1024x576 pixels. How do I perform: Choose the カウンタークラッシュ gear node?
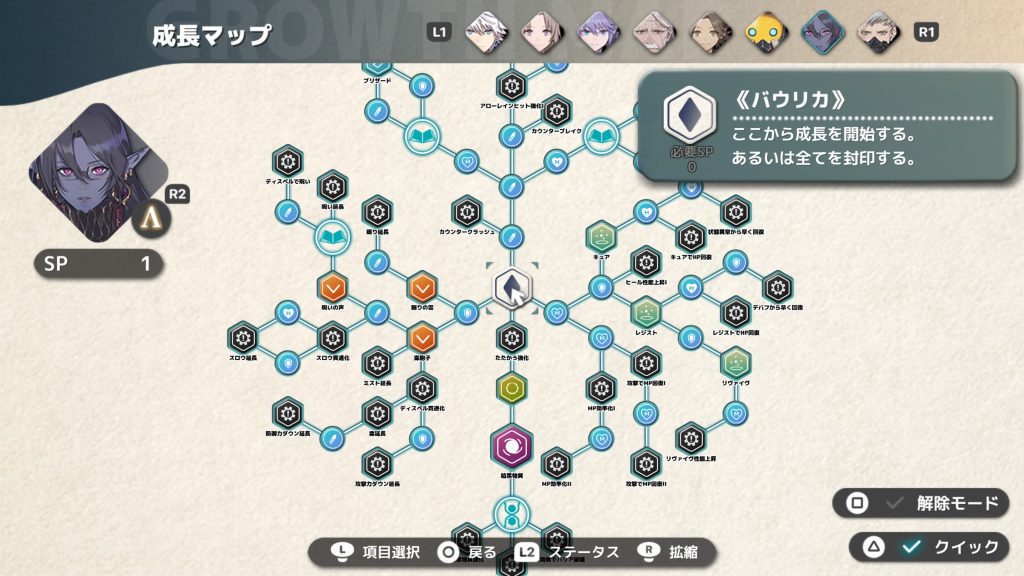[466, 212]
